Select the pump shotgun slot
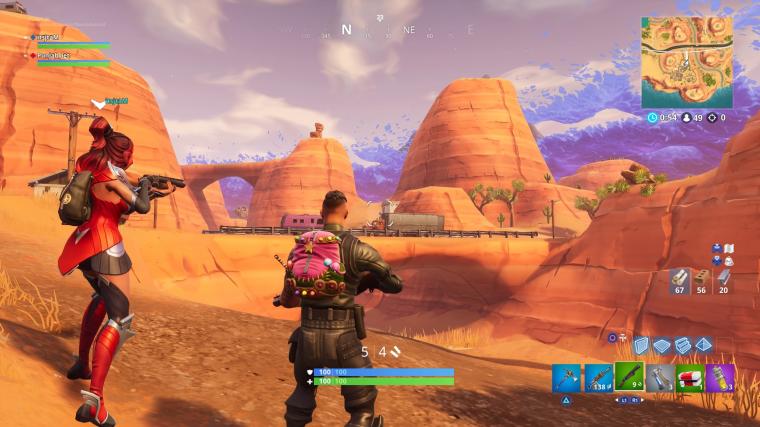 pyautogui.click(x=628, y=378)
